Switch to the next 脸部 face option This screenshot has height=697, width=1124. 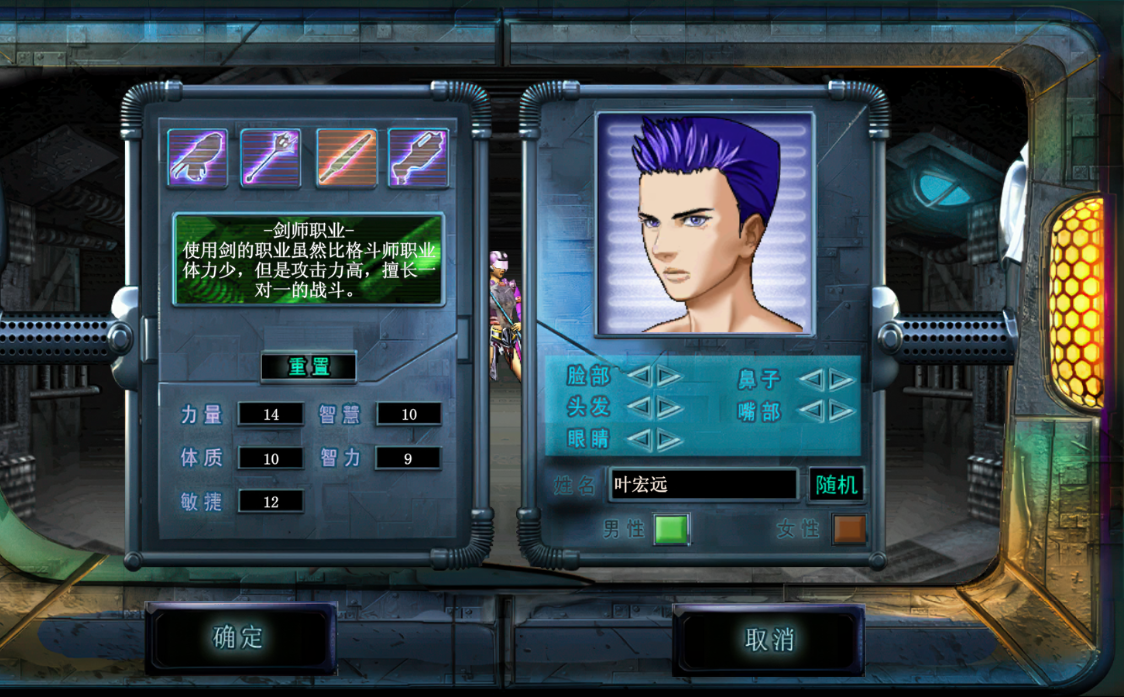tap(669, 376)
